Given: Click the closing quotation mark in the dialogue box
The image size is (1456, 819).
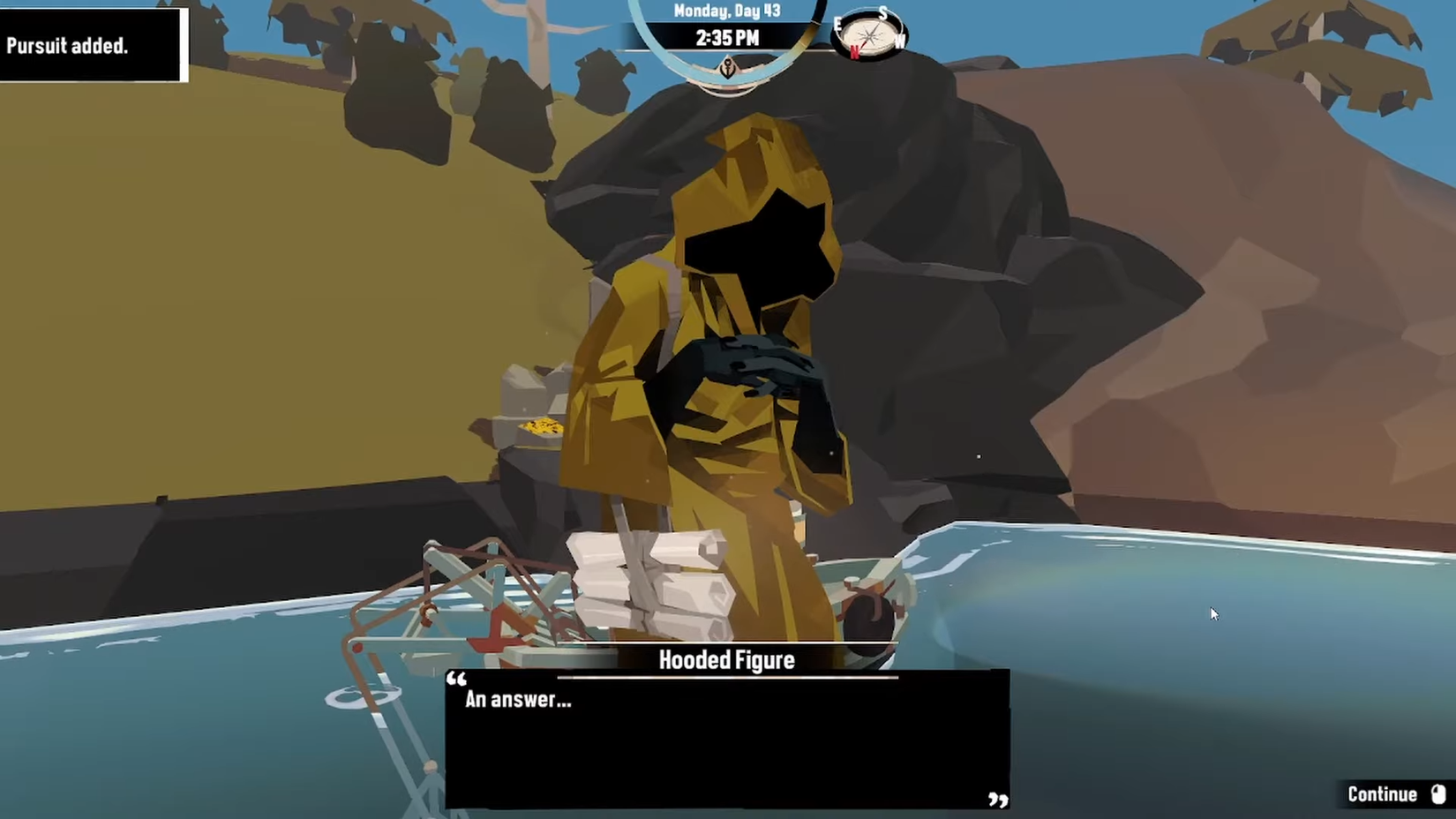Looking at the screenshot, I should pos(998,801).
